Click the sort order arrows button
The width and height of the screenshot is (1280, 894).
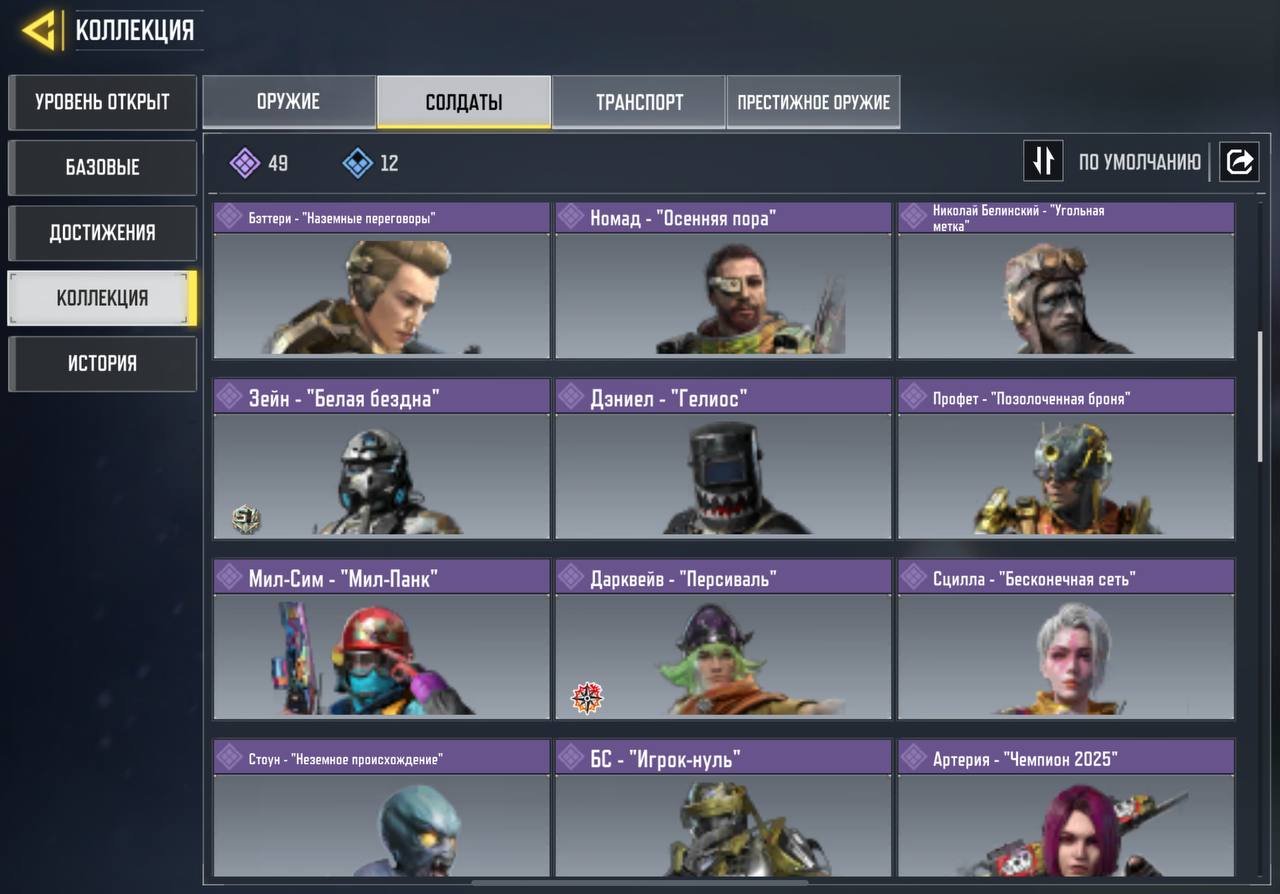coord(1043,161)
